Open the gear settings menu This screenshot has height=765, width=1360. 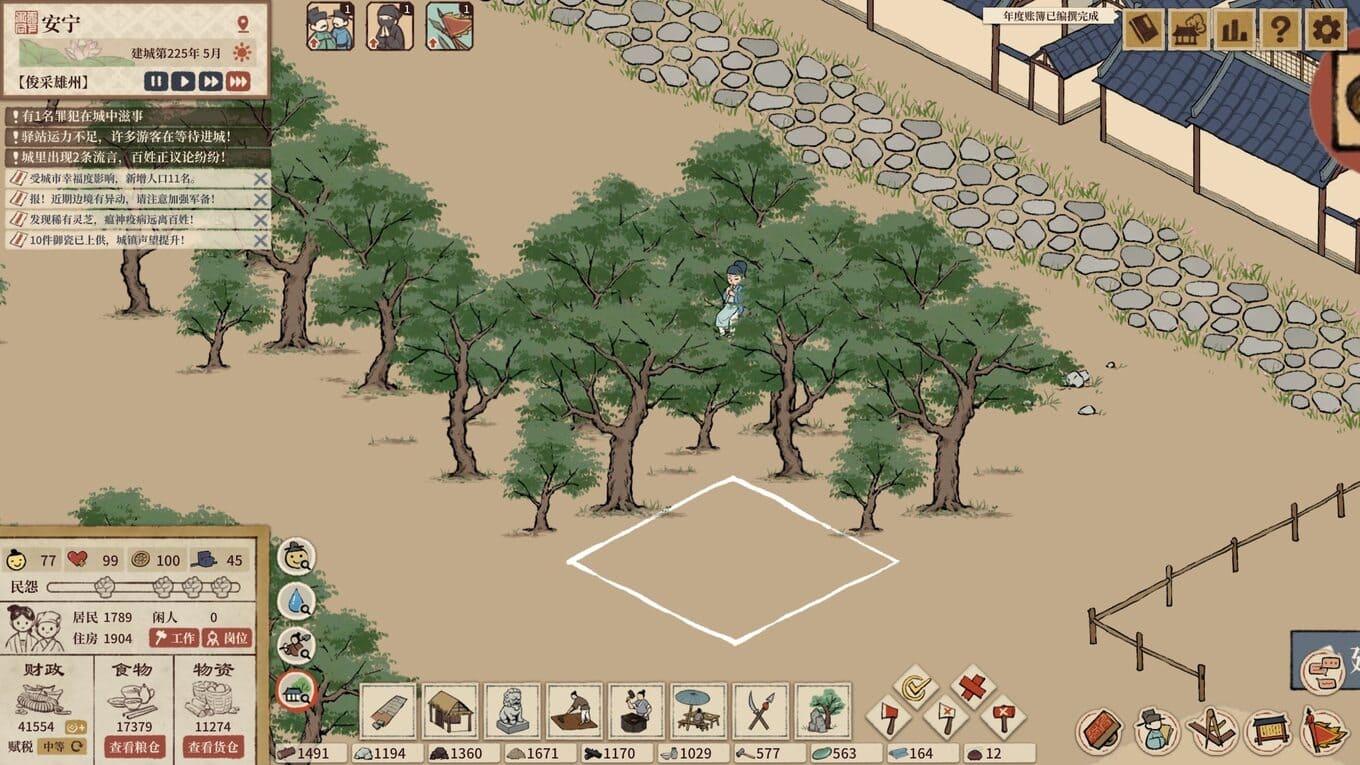coord(1325,30)
